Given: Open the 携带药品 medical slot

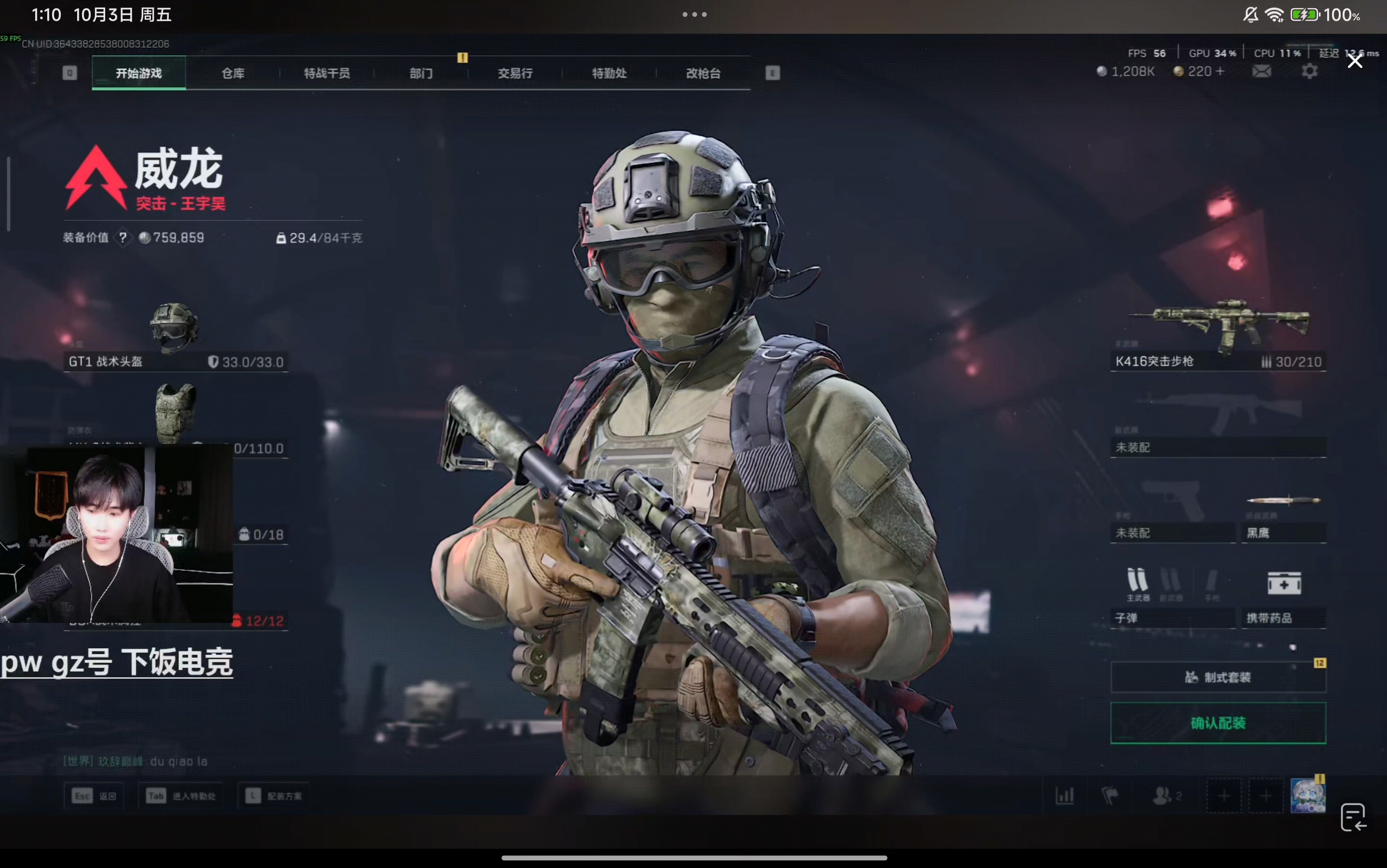Looking at the screenshot, I should click(1283, 597).
